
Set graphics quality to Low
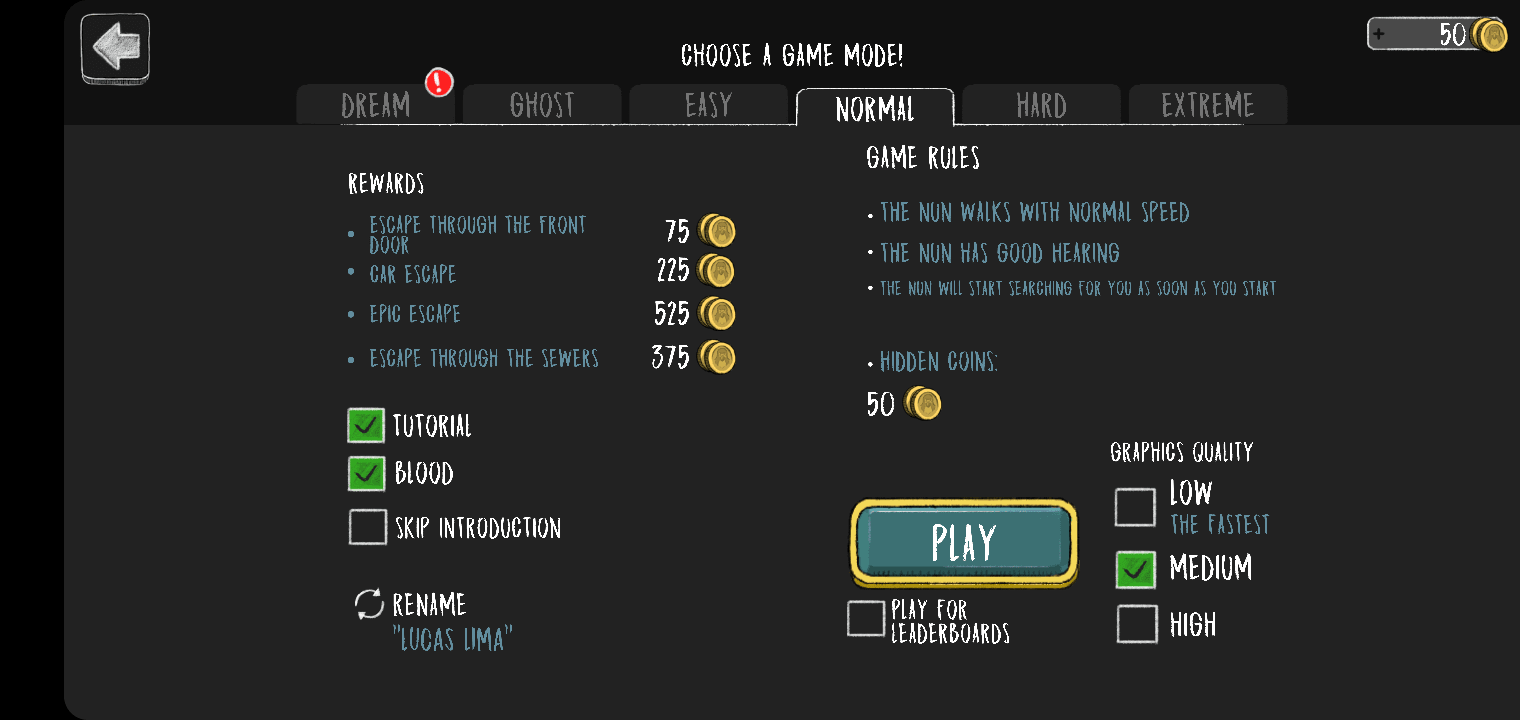coord(1135,506)
